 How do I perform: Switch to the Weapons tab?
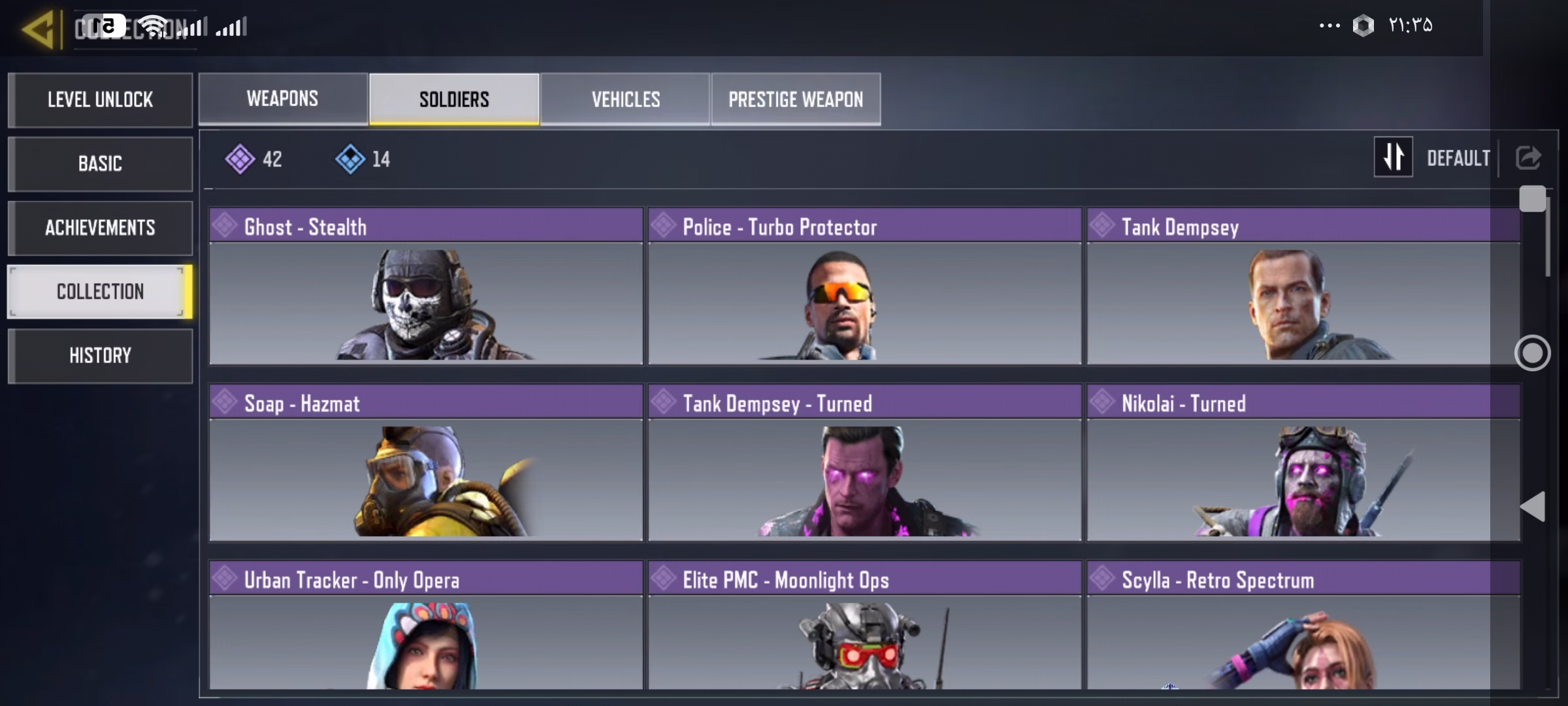point(283,99)
